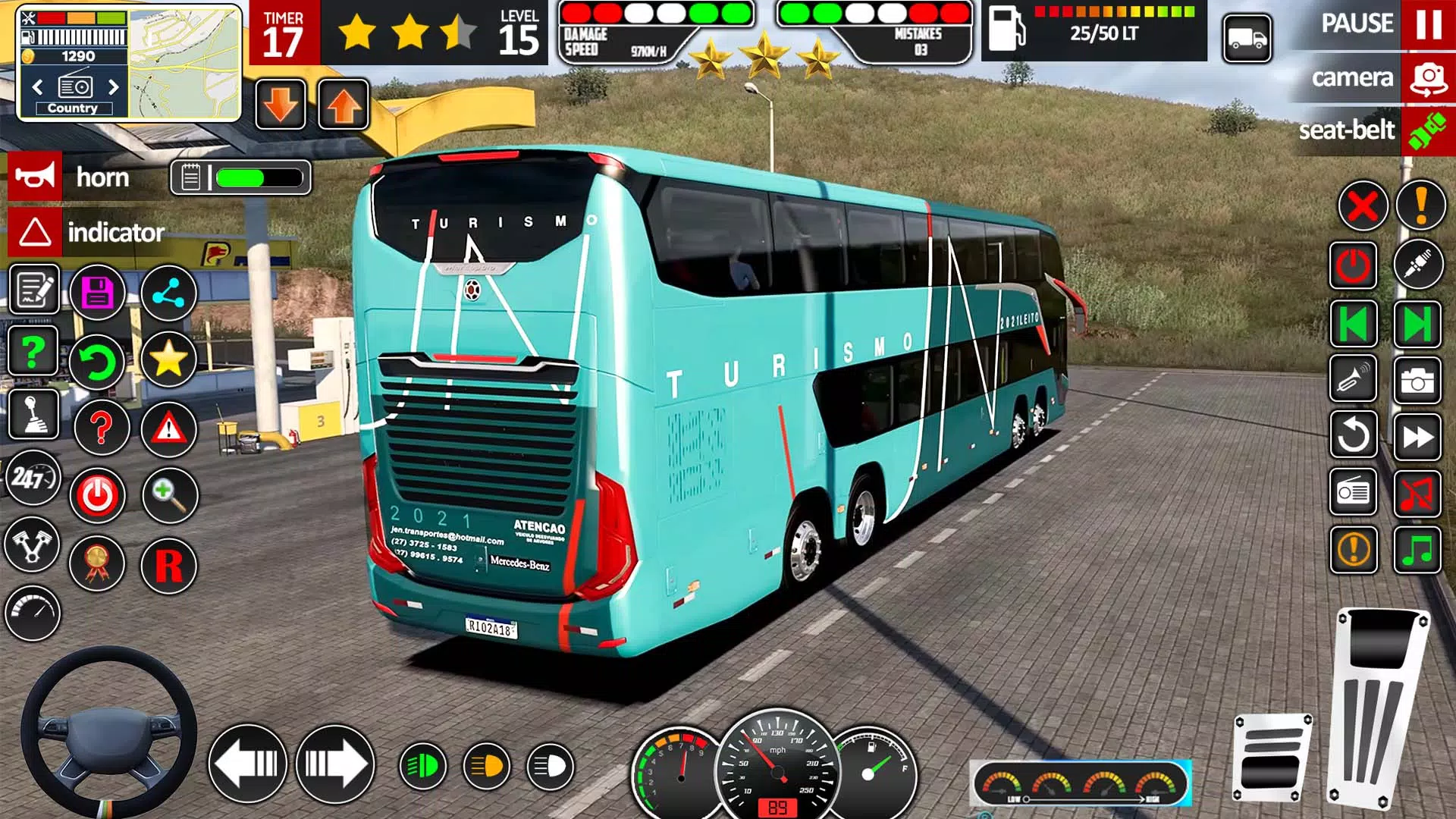
Task: Click the orange down arrow button
Action: click(x=281, y=105)
